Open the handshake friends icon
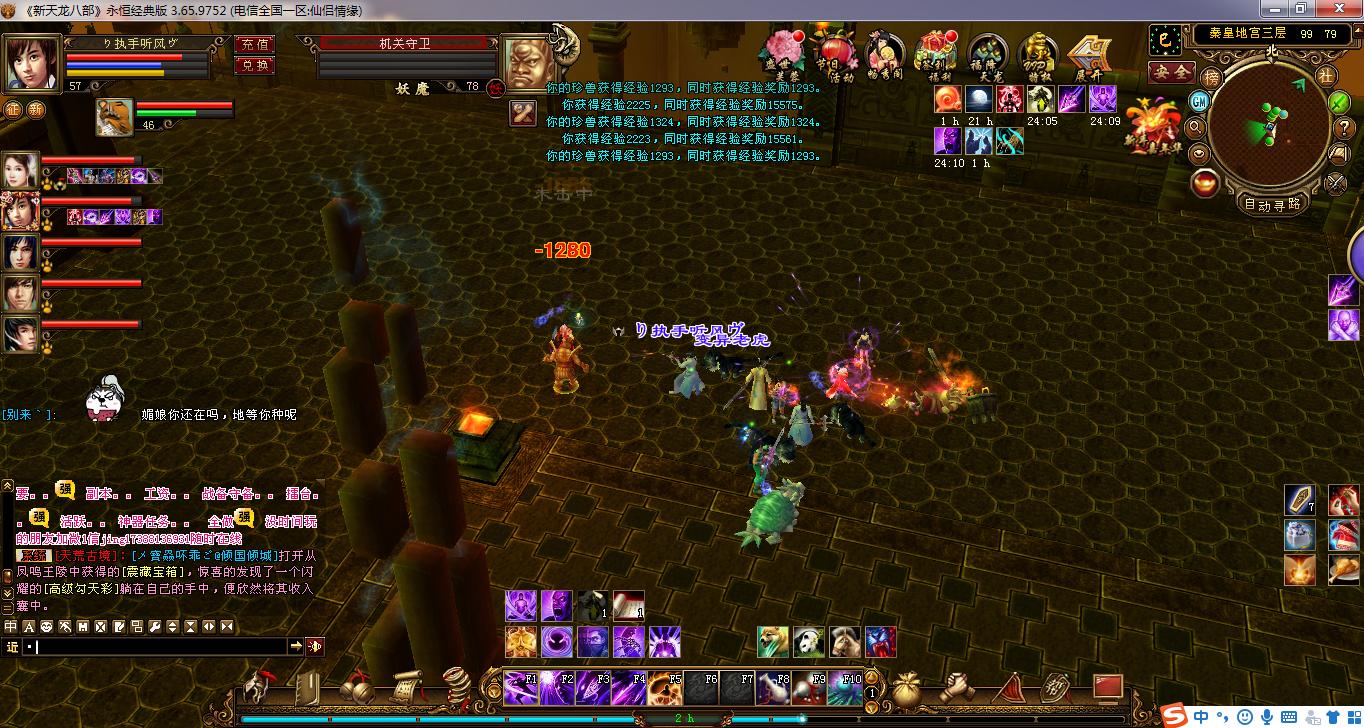Viewport: 1364px width, 728px height. tap(959, 687)
